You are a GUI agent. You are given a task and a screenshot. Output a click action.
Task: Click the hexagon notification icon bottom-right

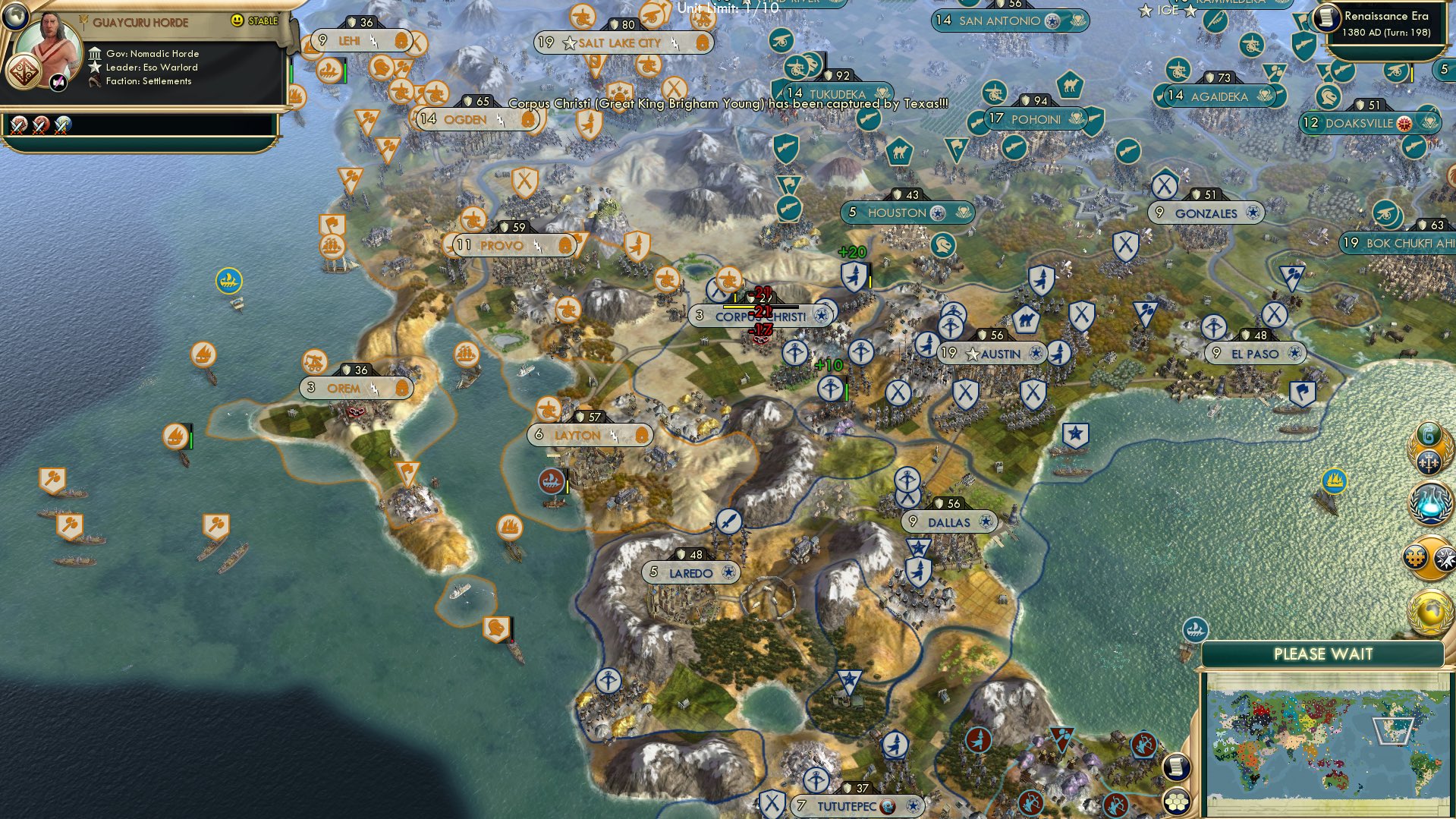pyautogui.click(x=1178, y=802)
